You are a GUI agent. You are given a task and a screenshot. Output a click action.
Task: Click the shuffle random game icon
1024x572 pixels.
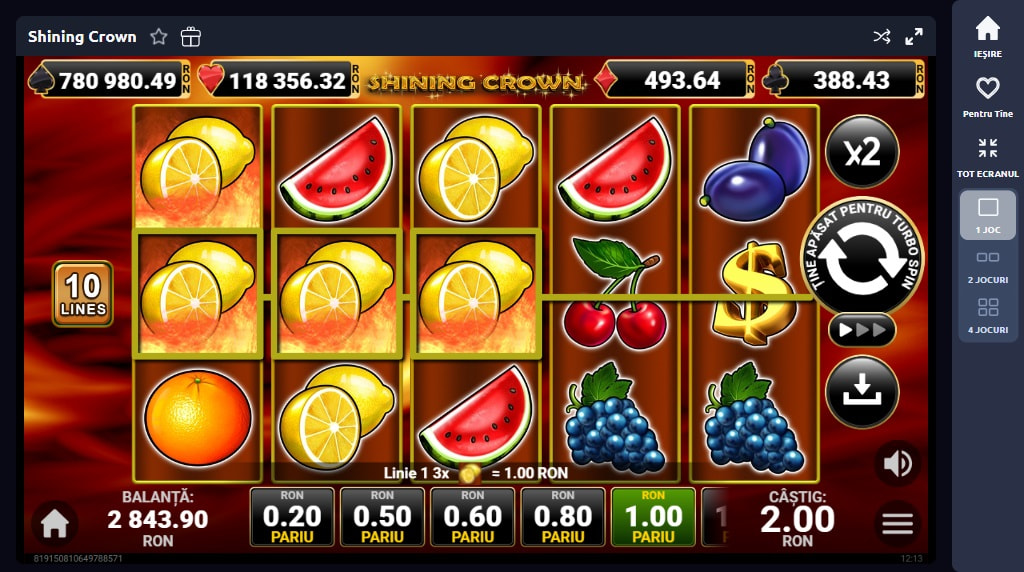[881, 37]
